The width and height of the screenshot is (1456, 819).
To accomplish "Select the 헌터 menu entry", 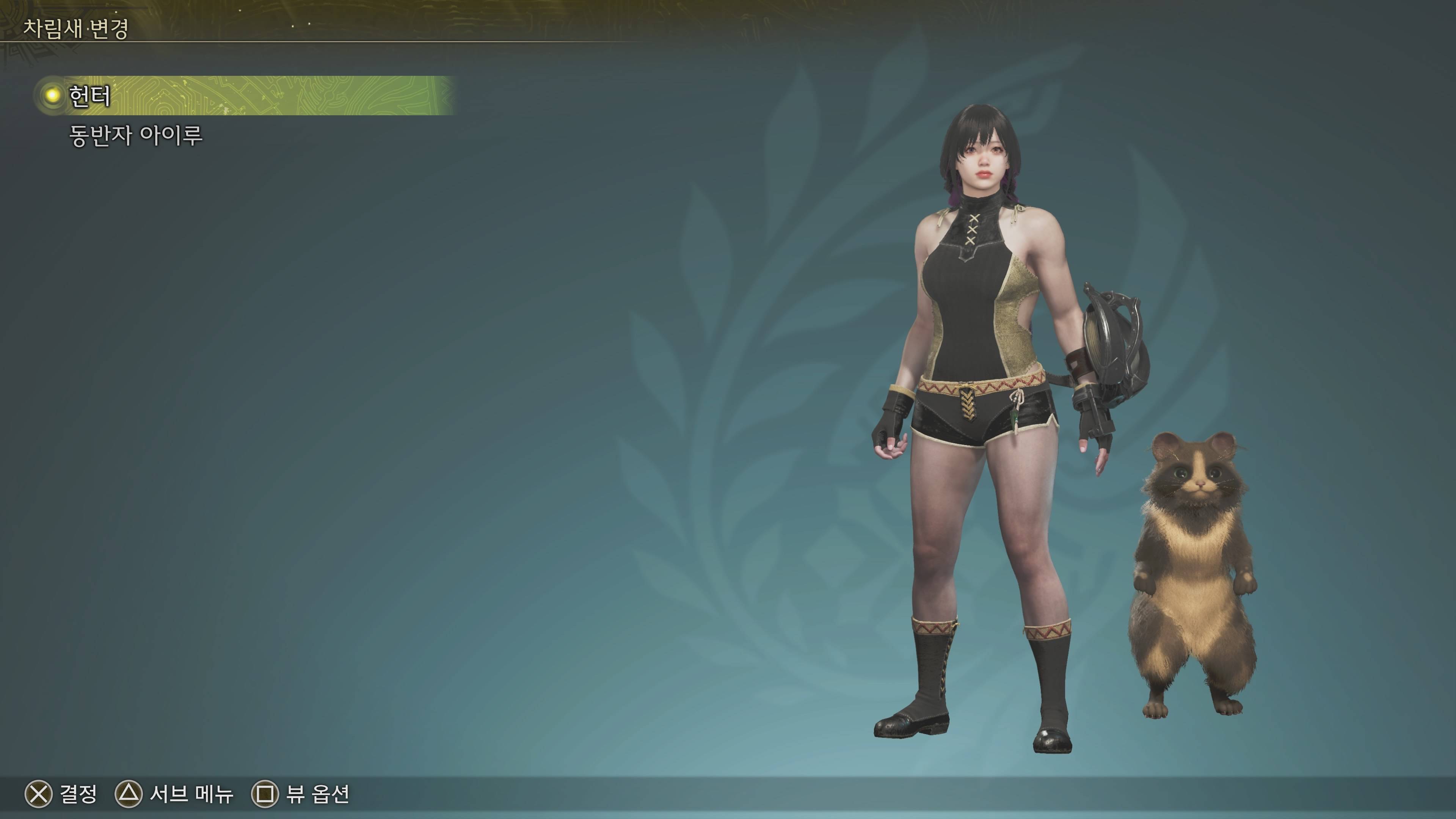I will [x=91, y=96].
